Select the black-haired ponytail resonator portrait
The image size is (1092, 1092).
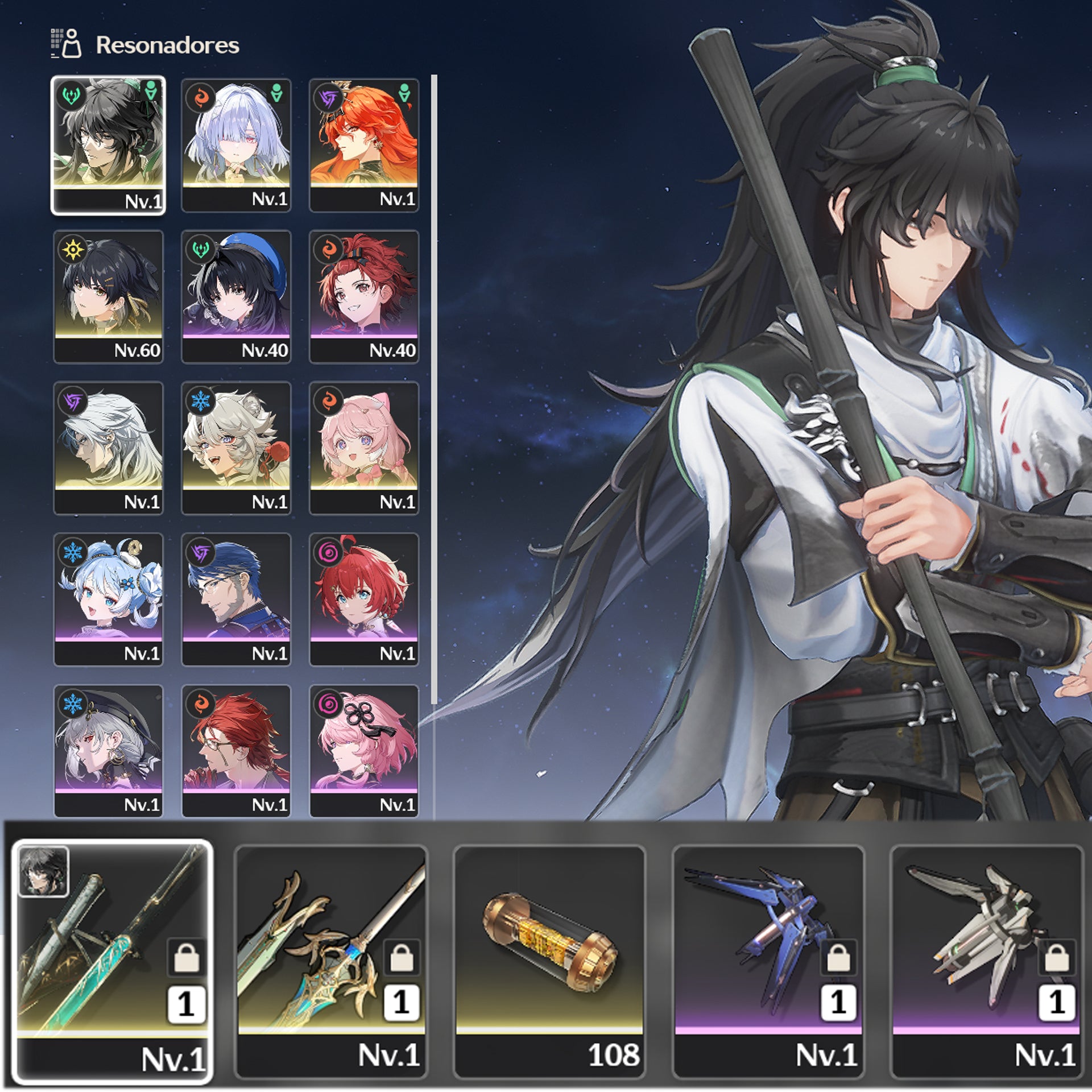108,145
